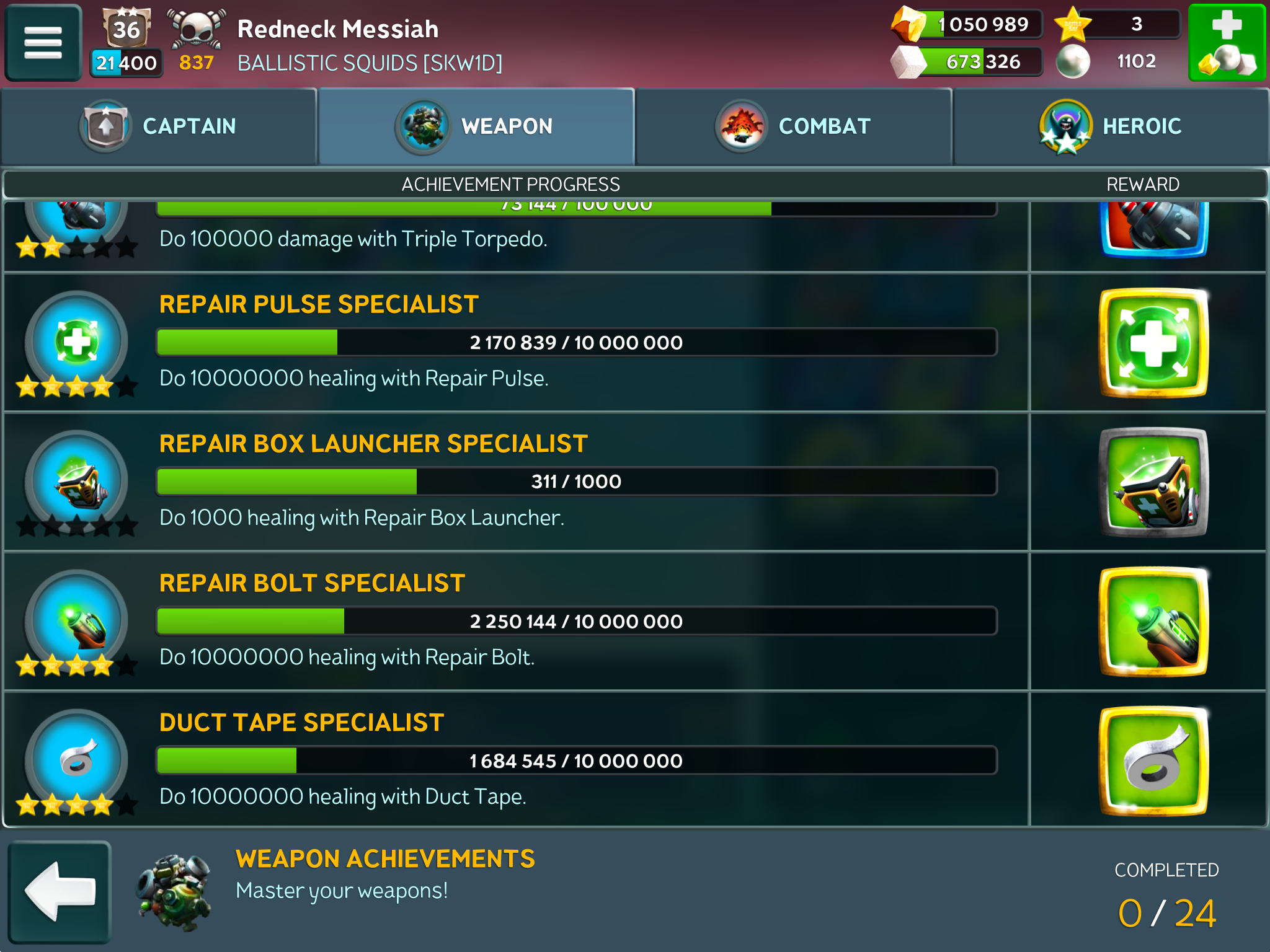Choose the Repair Bolt Specialist achievement row
This screenshot has height=952, width=1270.
515,621
